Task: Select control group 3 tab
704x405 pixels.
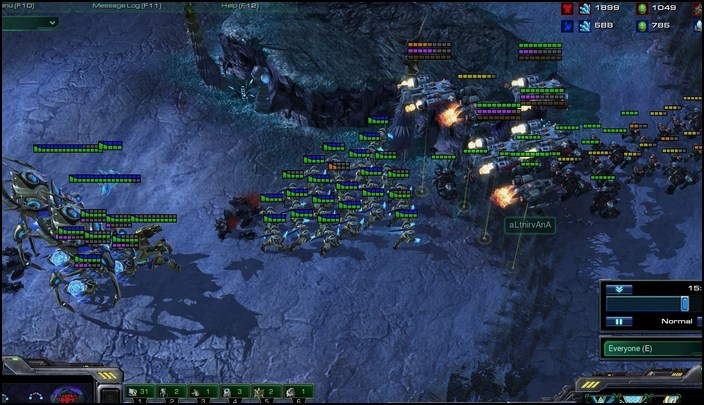Action: click(204, 392)
